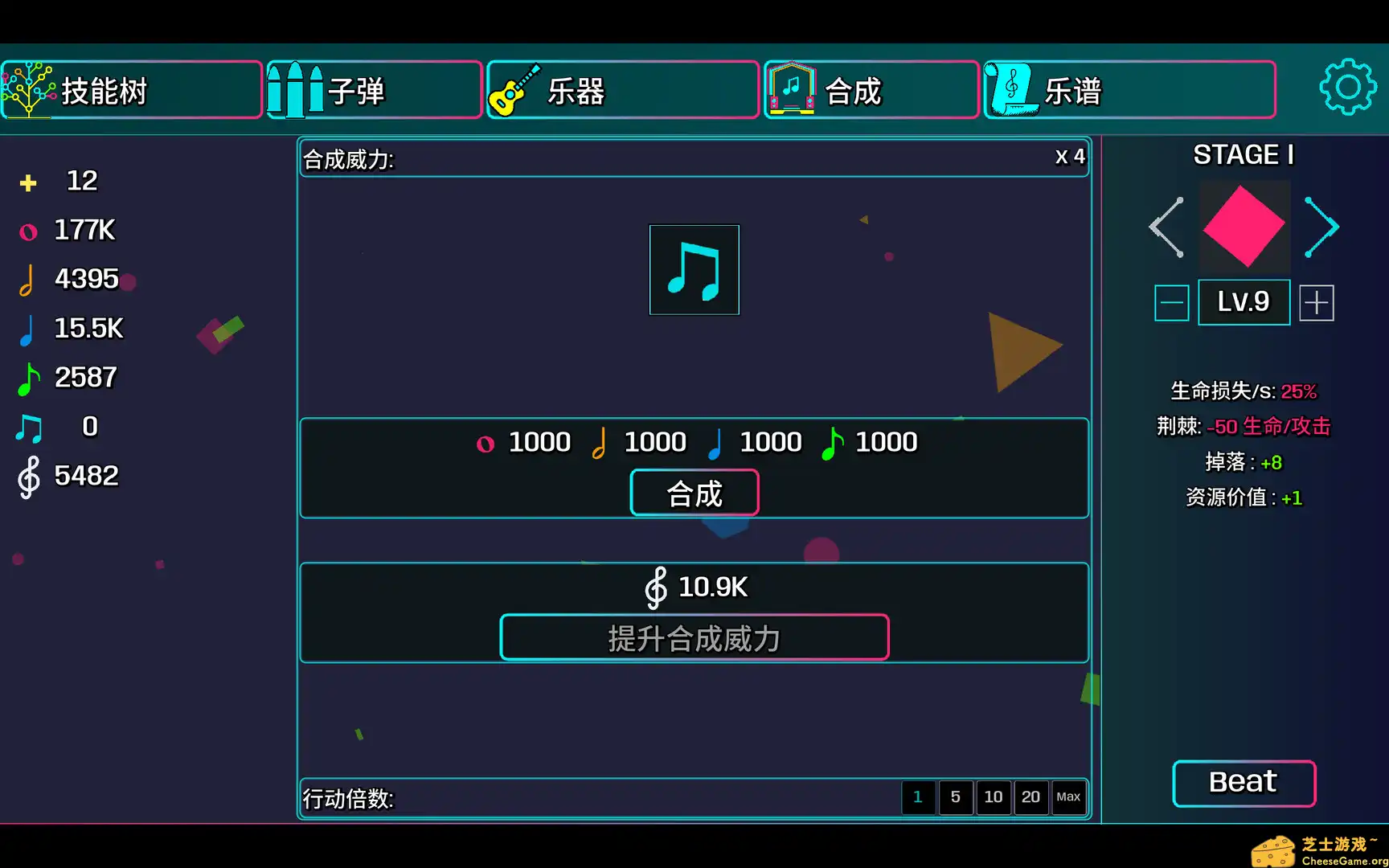Viewport: 1389px width, 868px height.
Task: Click the 提升合成威力 upgrade button
Action: [694, 637]
